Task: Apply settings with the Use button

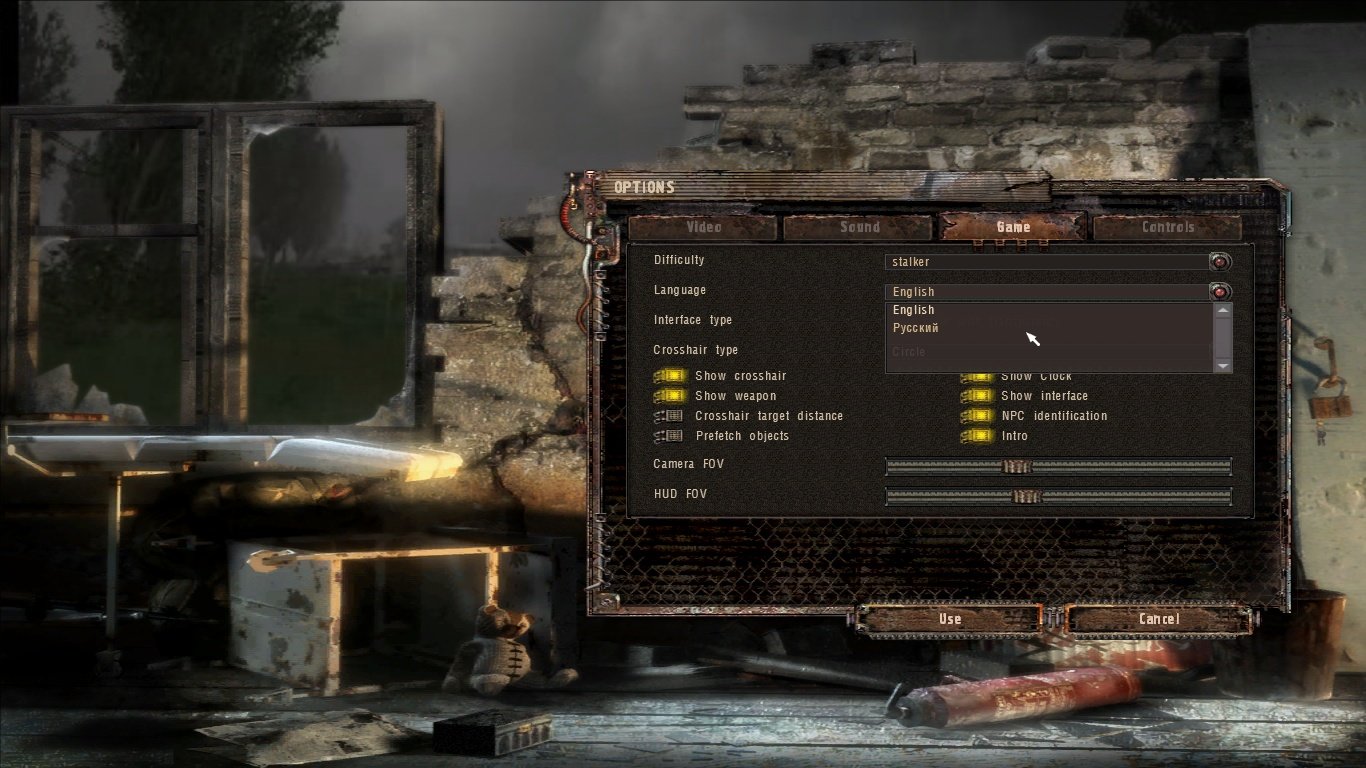Action: click(949, 619)
